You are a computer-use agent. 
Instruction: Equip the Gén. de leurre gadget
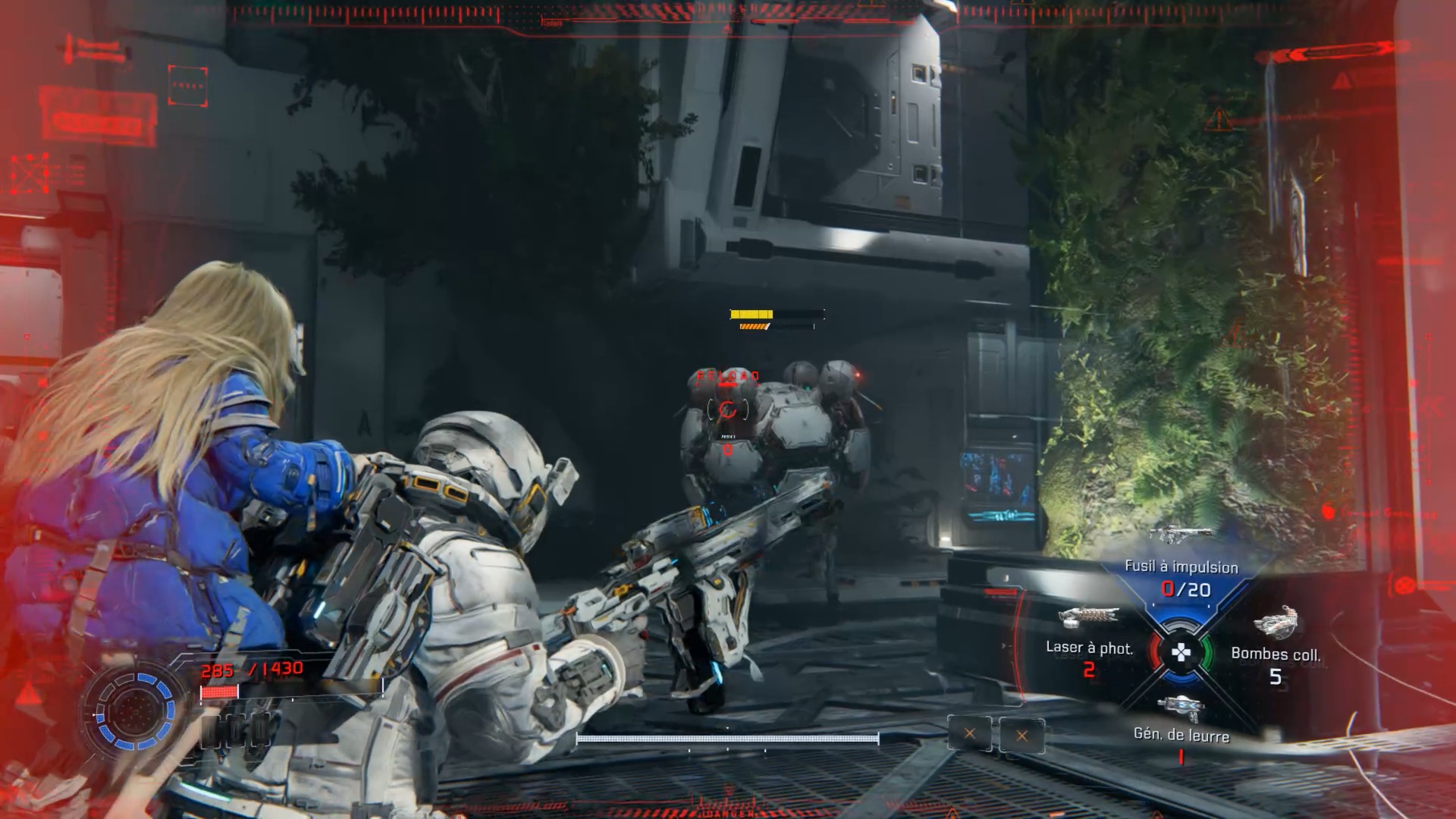coord(1181,734)
